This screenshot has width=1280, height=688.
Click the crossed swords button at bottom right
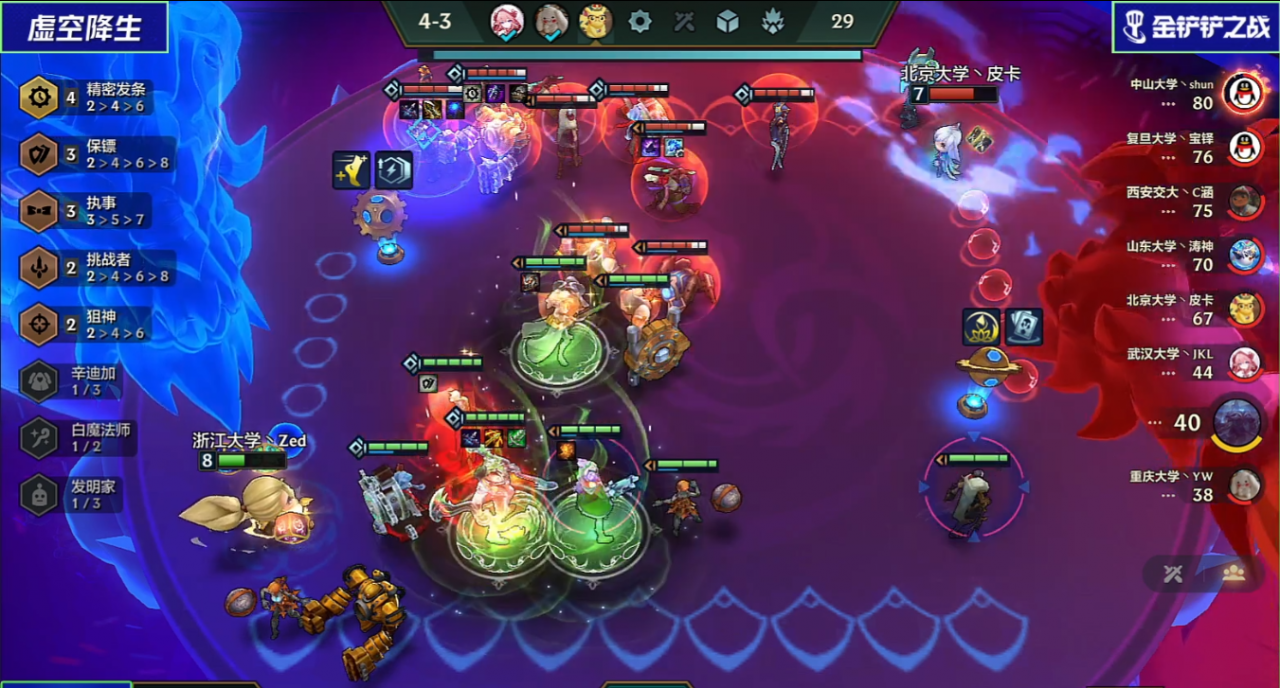(1174, 573)
